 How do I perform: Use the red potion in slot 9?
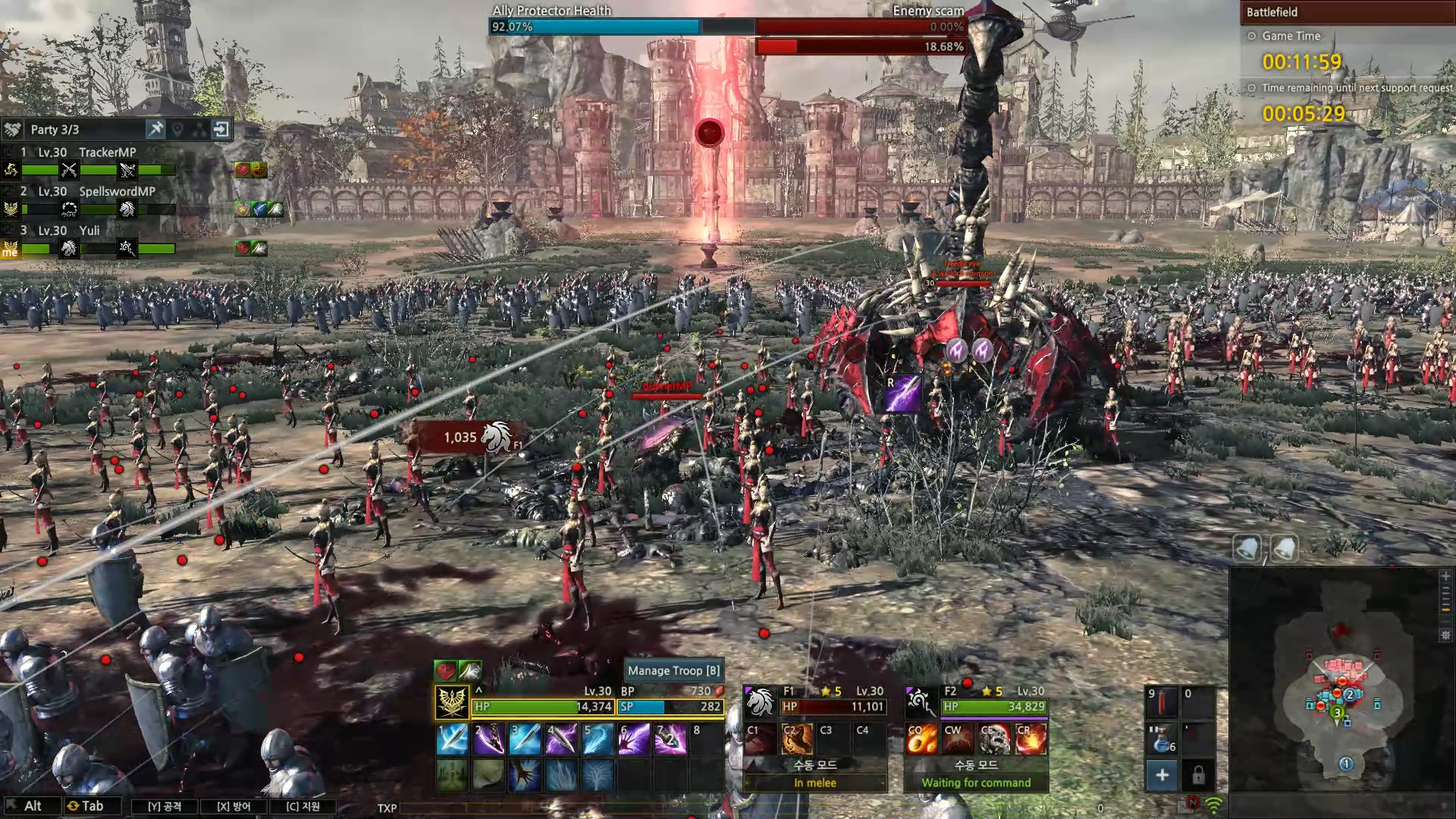[1163, 703]
